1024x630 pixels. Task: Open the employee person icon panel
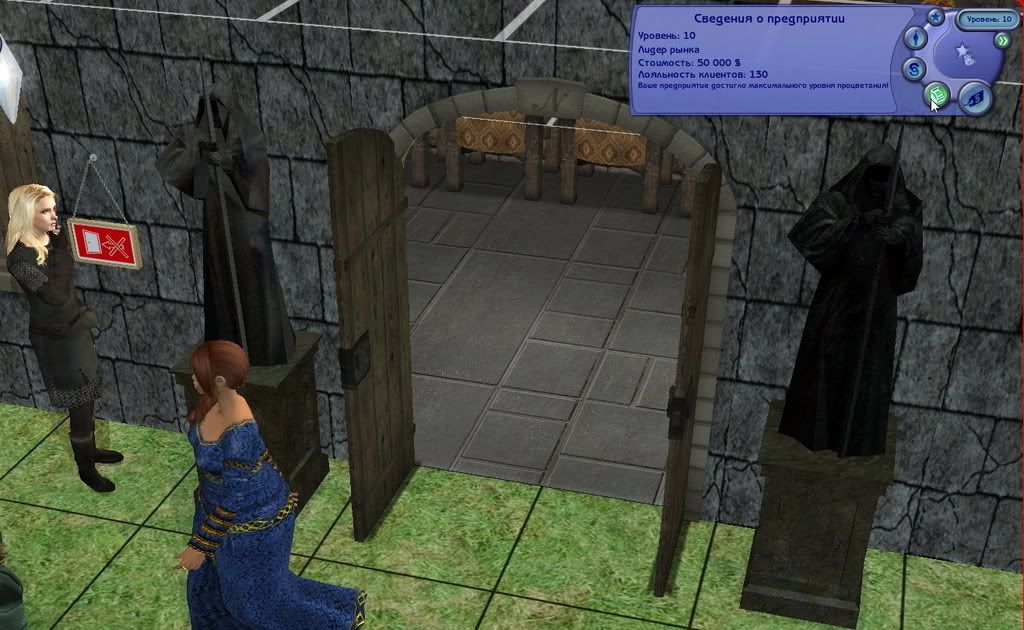click(x=915, y=39)
